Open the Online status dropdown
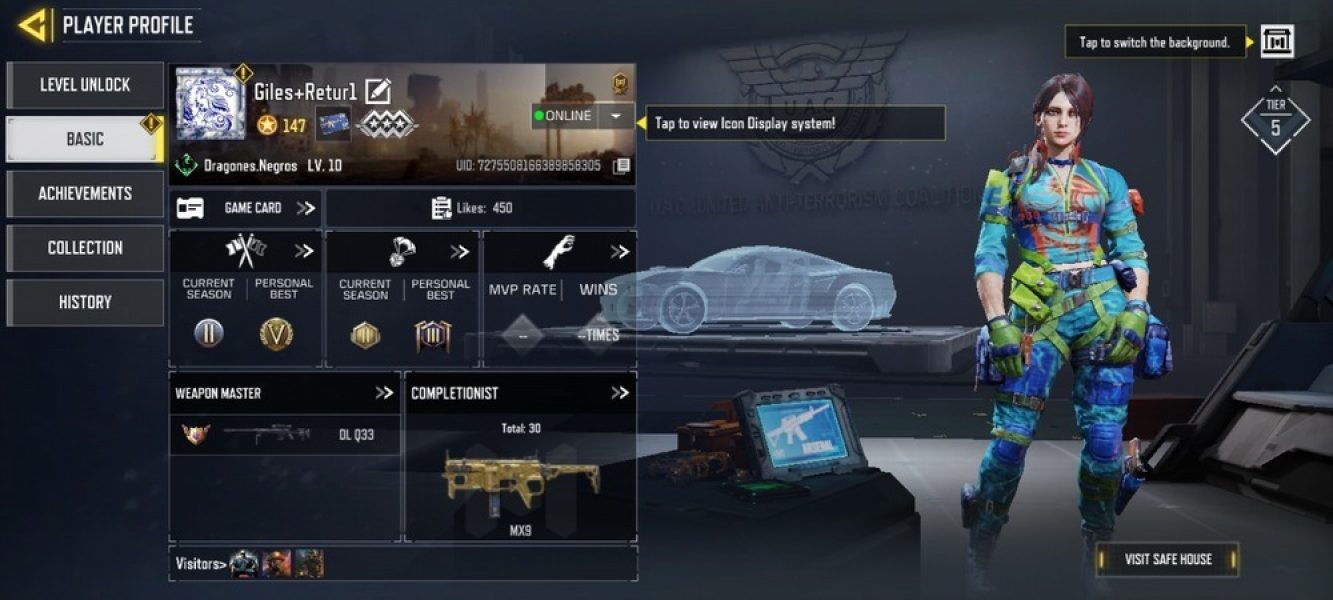This screenshot has width=1333, height=600. [x=616, y=116]
